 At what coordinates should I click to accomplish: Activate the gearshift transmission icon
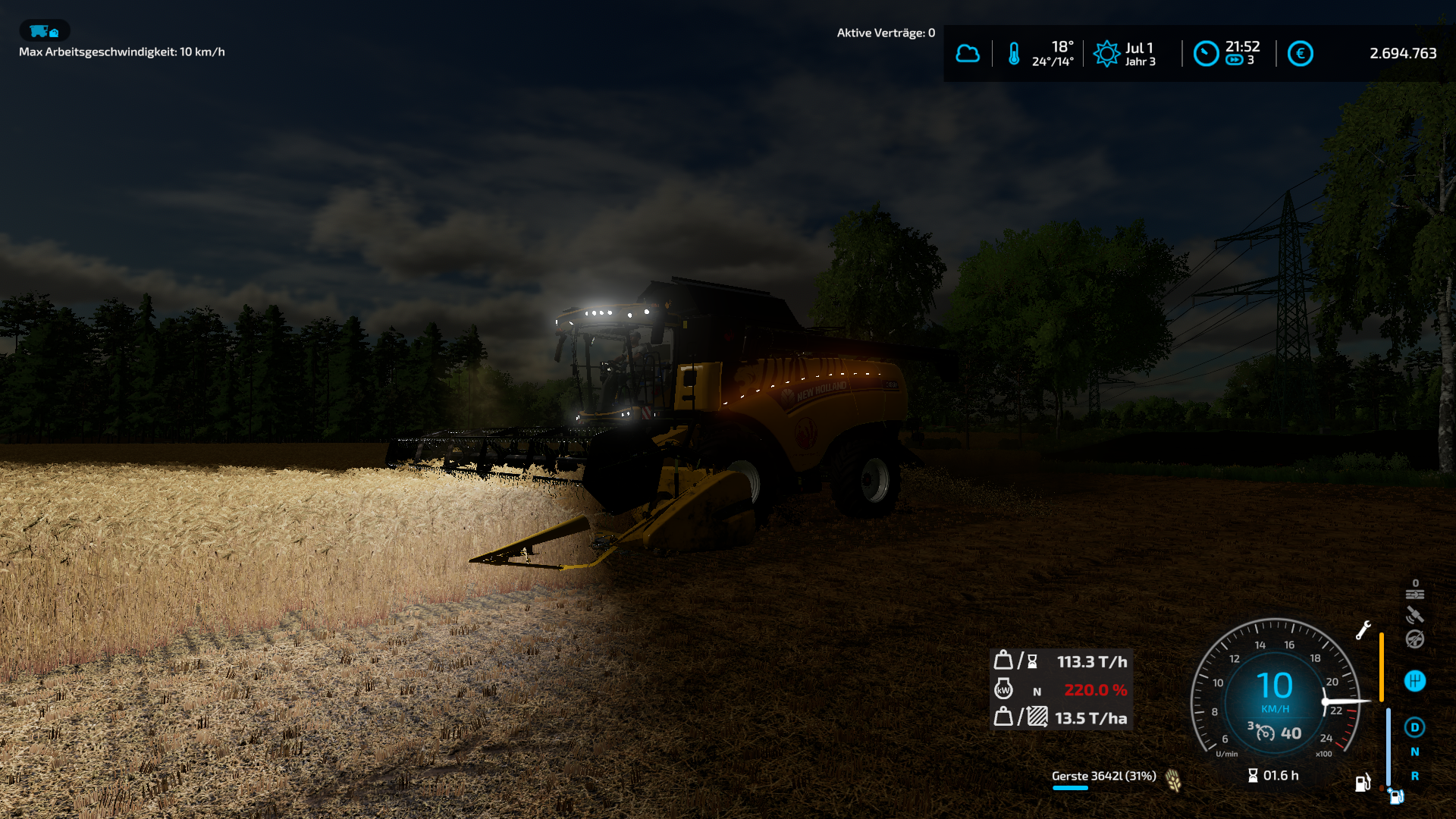(x=1415, y=681)
